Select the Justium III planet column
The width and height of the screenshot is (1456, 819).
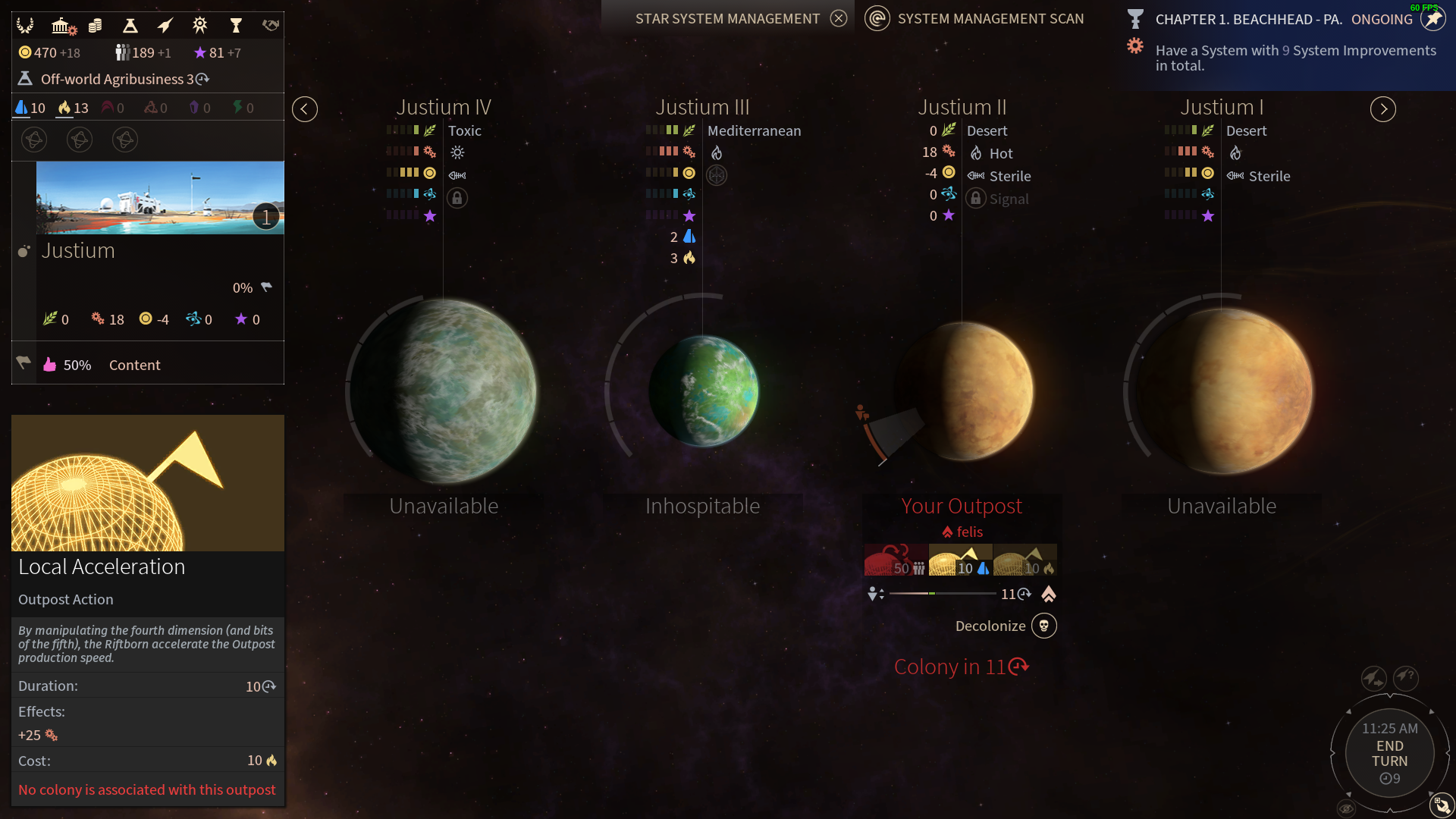pyautogui.click(x=703, y=391)
